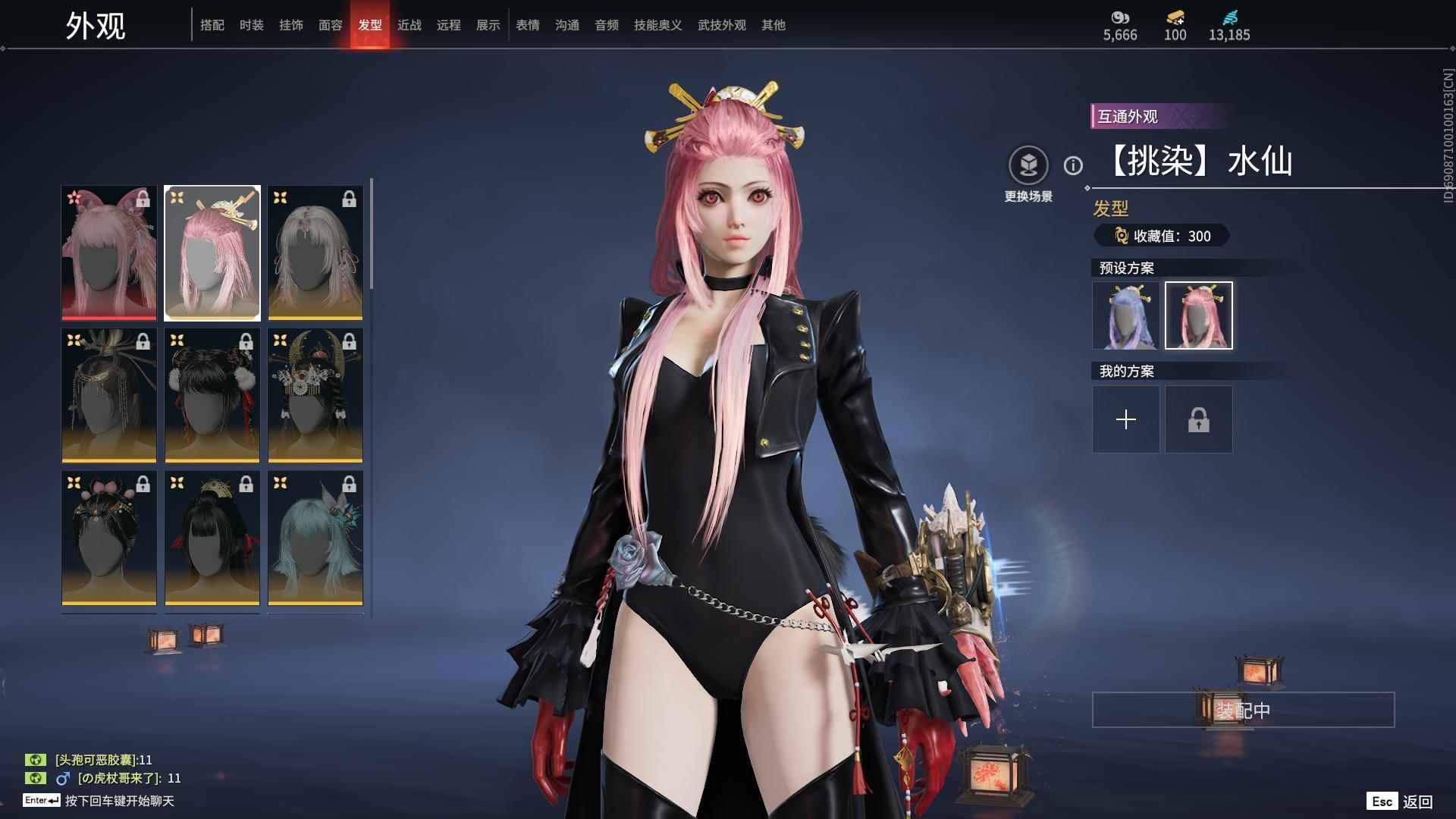
Task: Click Esc 返回 to go back
Action: point(1400,802)
